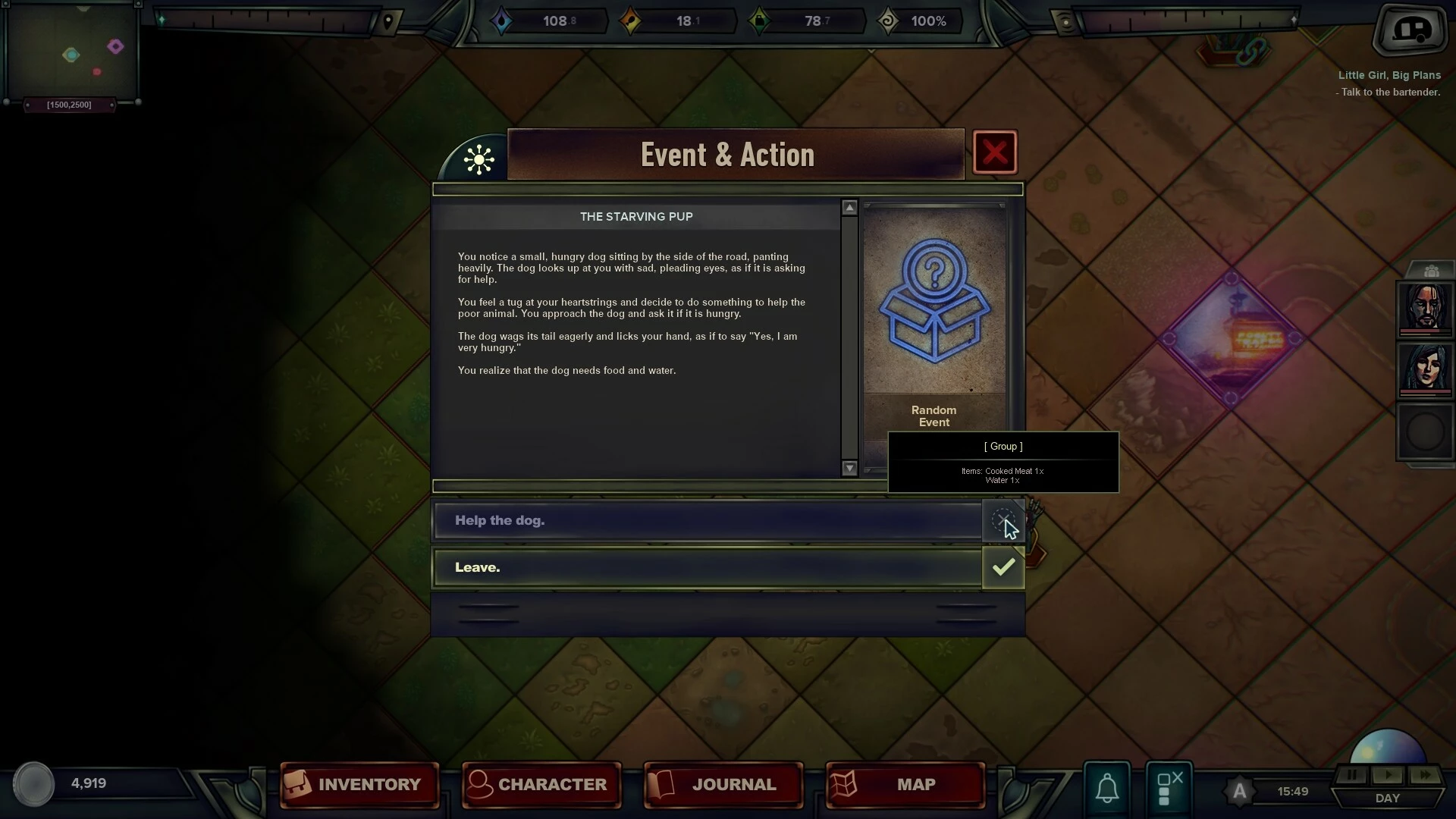Close the Event & Action window

[994, 153]
